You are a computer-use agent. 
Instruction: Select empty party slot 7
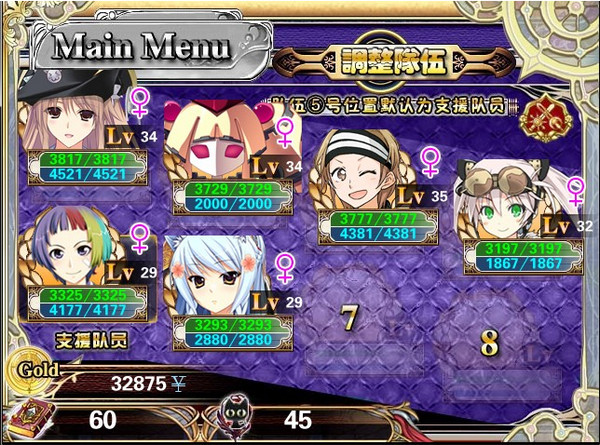pos(349,319)
